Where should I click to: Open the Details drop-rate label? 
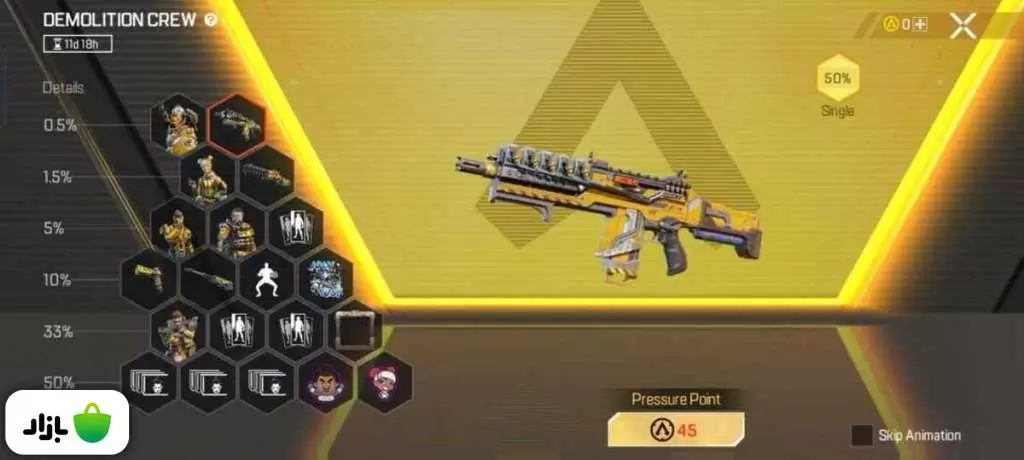pyautogui.click(x=63, y=88)
